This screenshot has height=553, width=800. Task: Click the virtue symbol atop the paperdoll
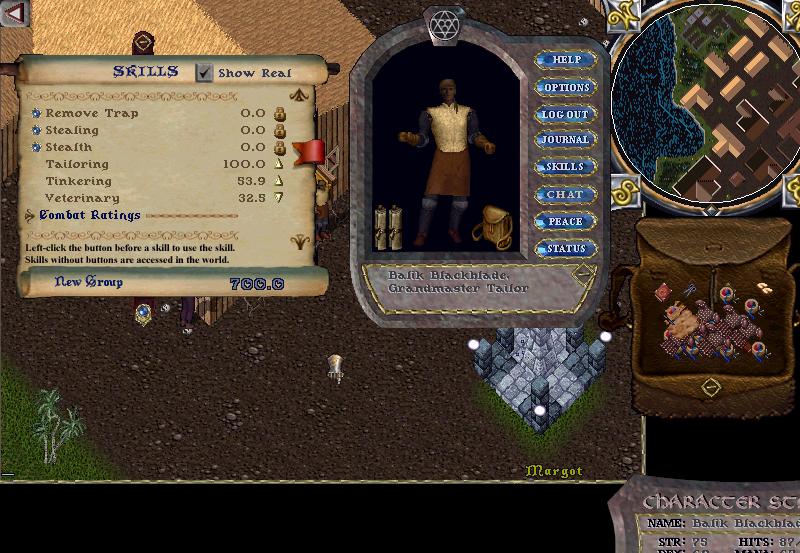pos(442,24)
